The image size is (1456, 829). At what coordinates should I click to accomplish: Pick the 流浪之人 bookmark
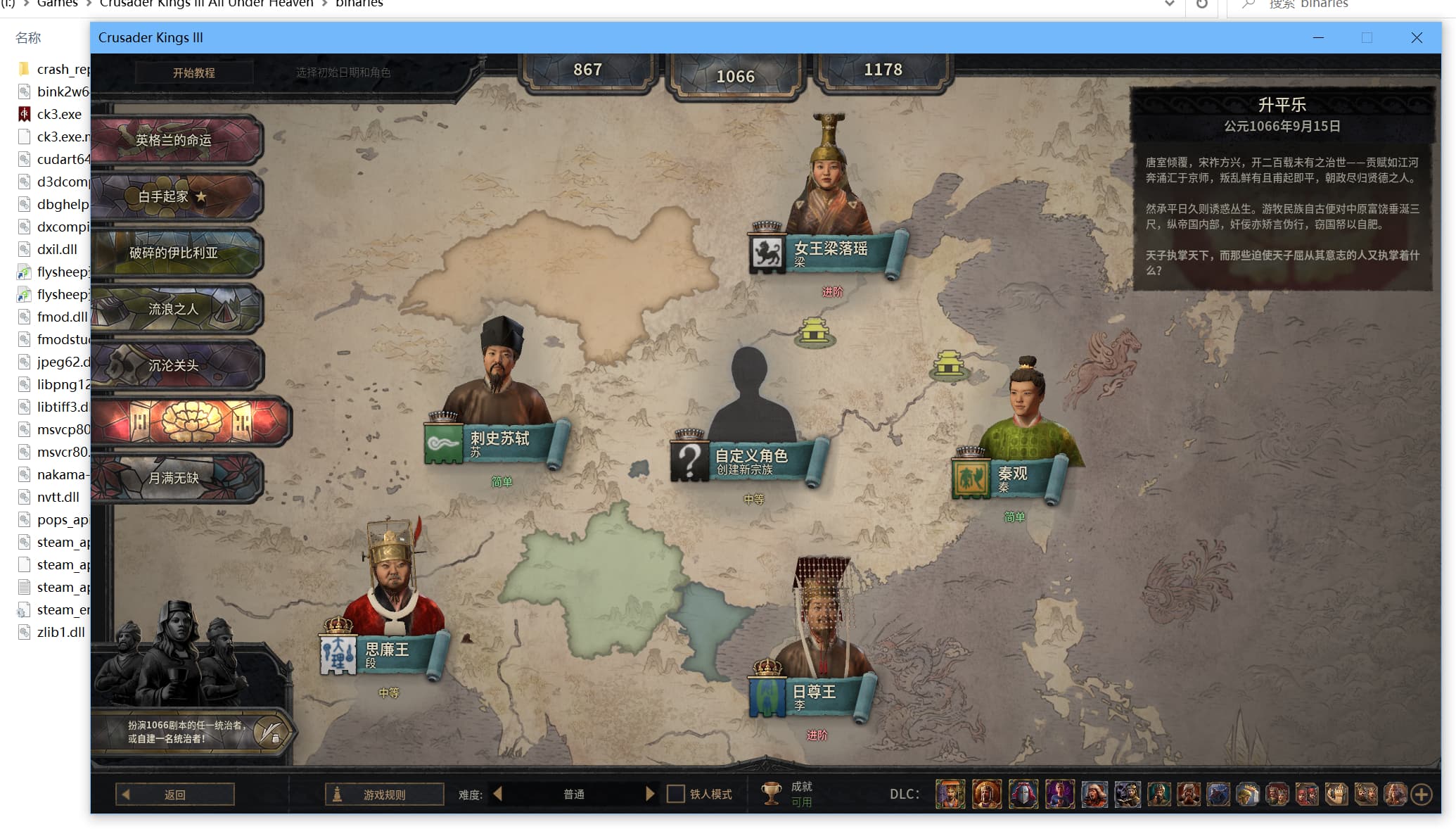(x=174, y=309)
